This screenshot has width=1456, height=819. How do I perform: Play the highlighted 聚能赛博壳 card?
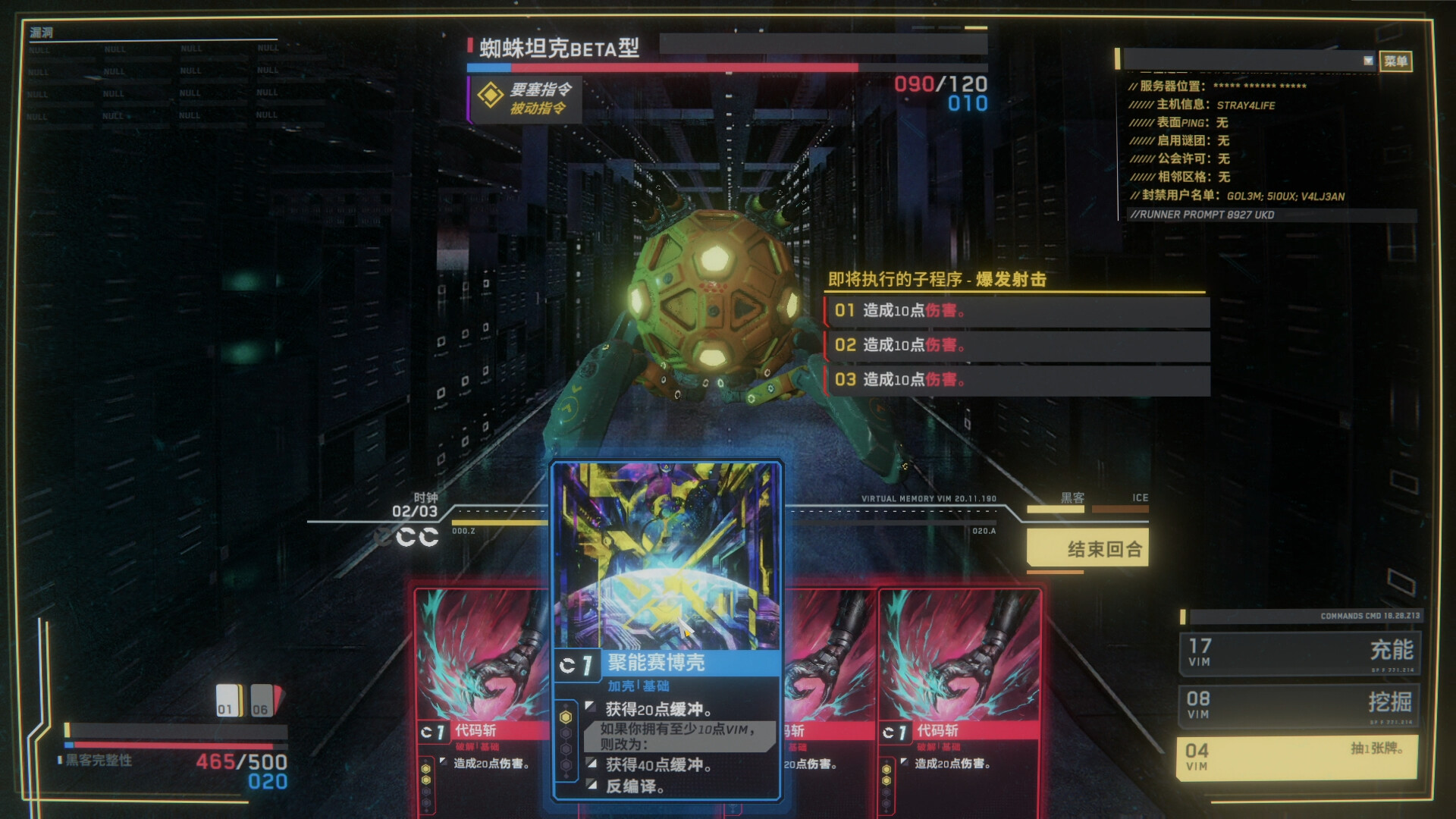click(665, 561)
